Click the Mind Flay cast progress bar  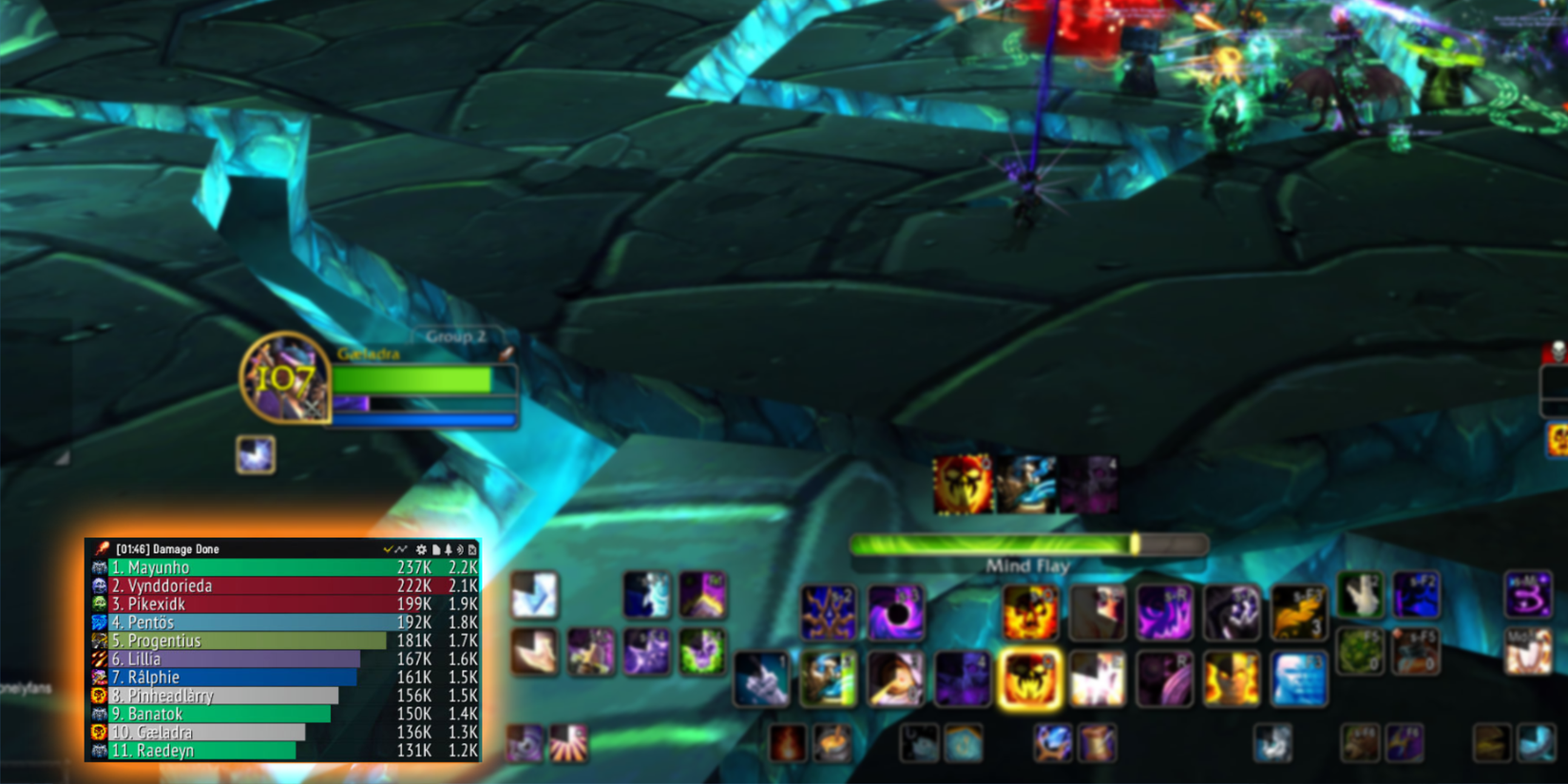(x=1026, y=545)
